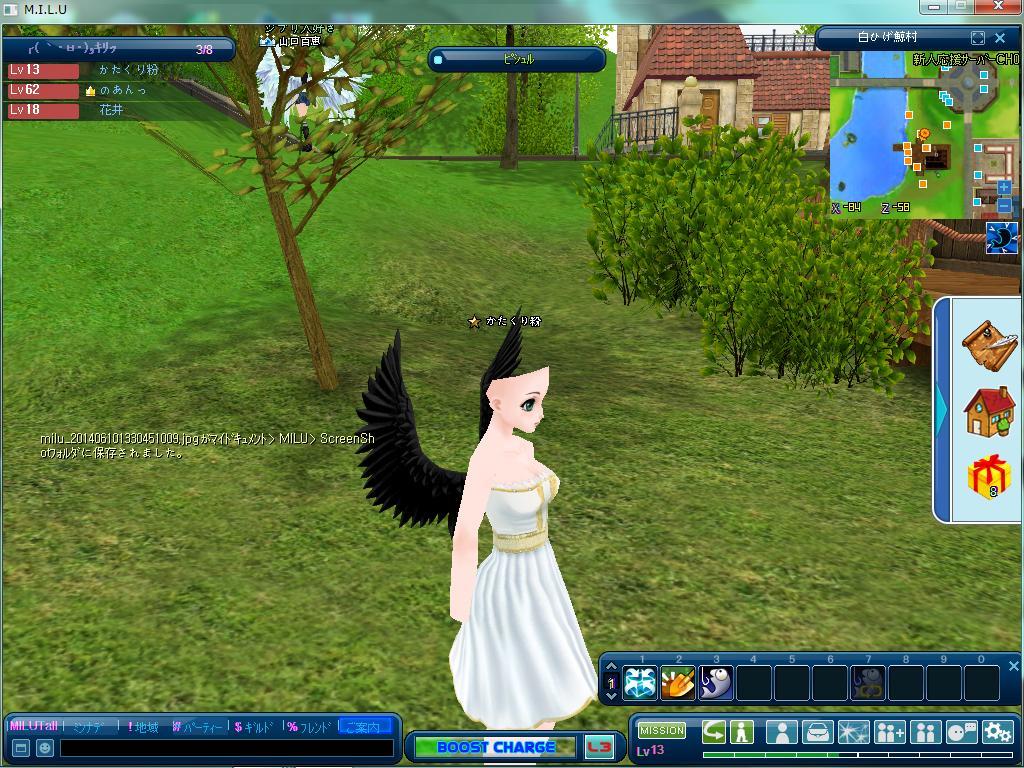Open the house icon in side panel
The height and width of the screenshot is (768, 1024).
click(x=989, y=410)
